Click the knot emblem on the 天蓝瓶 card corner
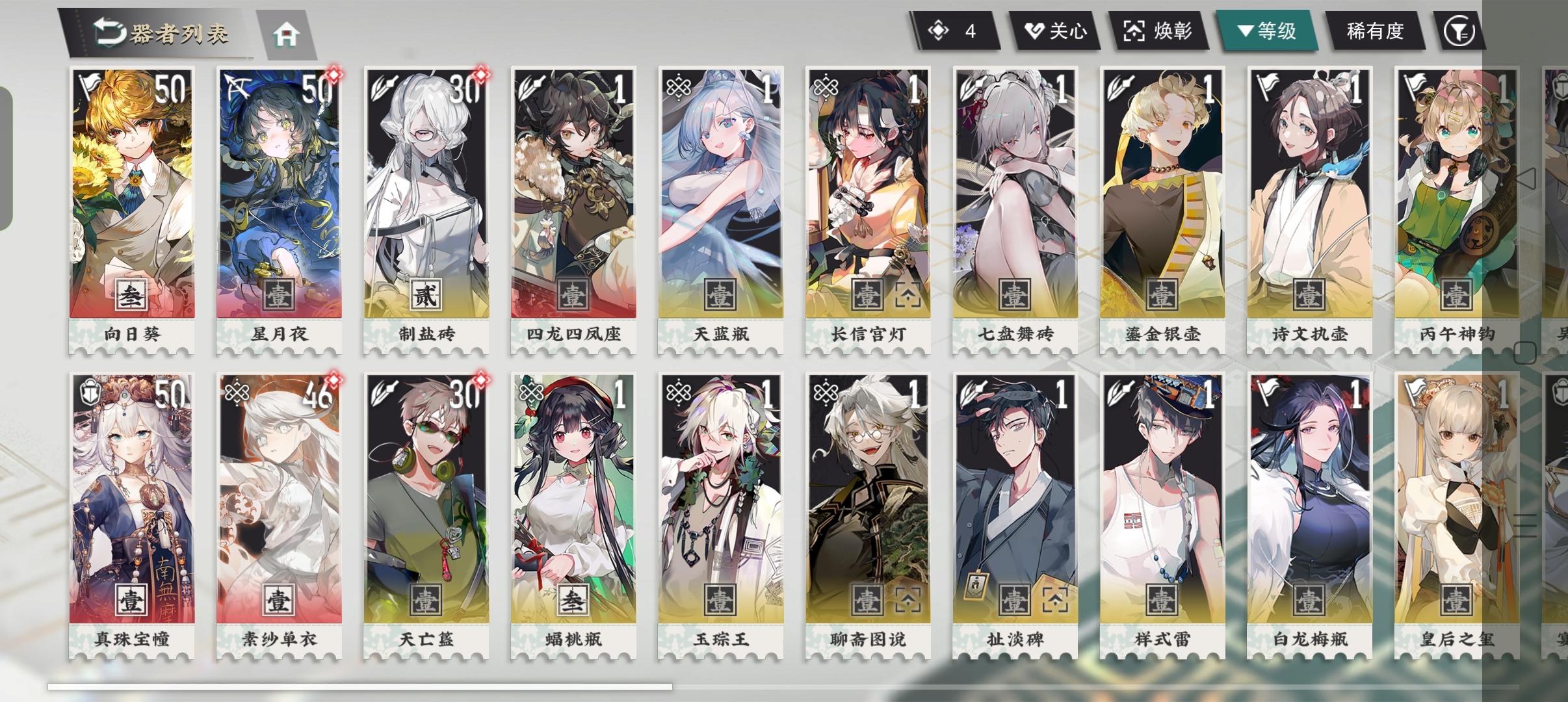 [x=677, y=86]
